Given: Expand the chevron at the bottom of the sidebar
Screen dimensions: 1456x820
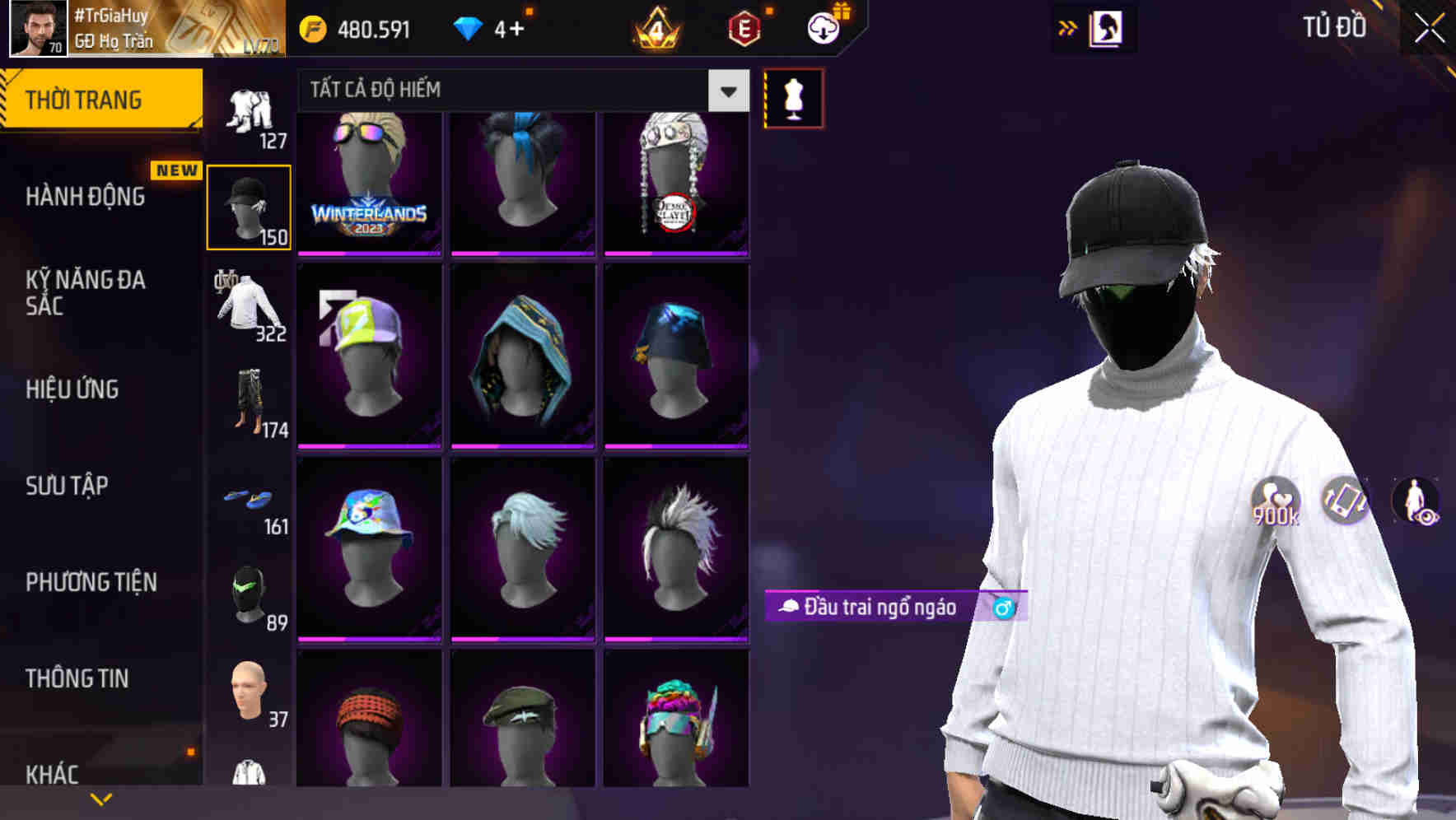Looking at the screenshot, I should 101,797.
